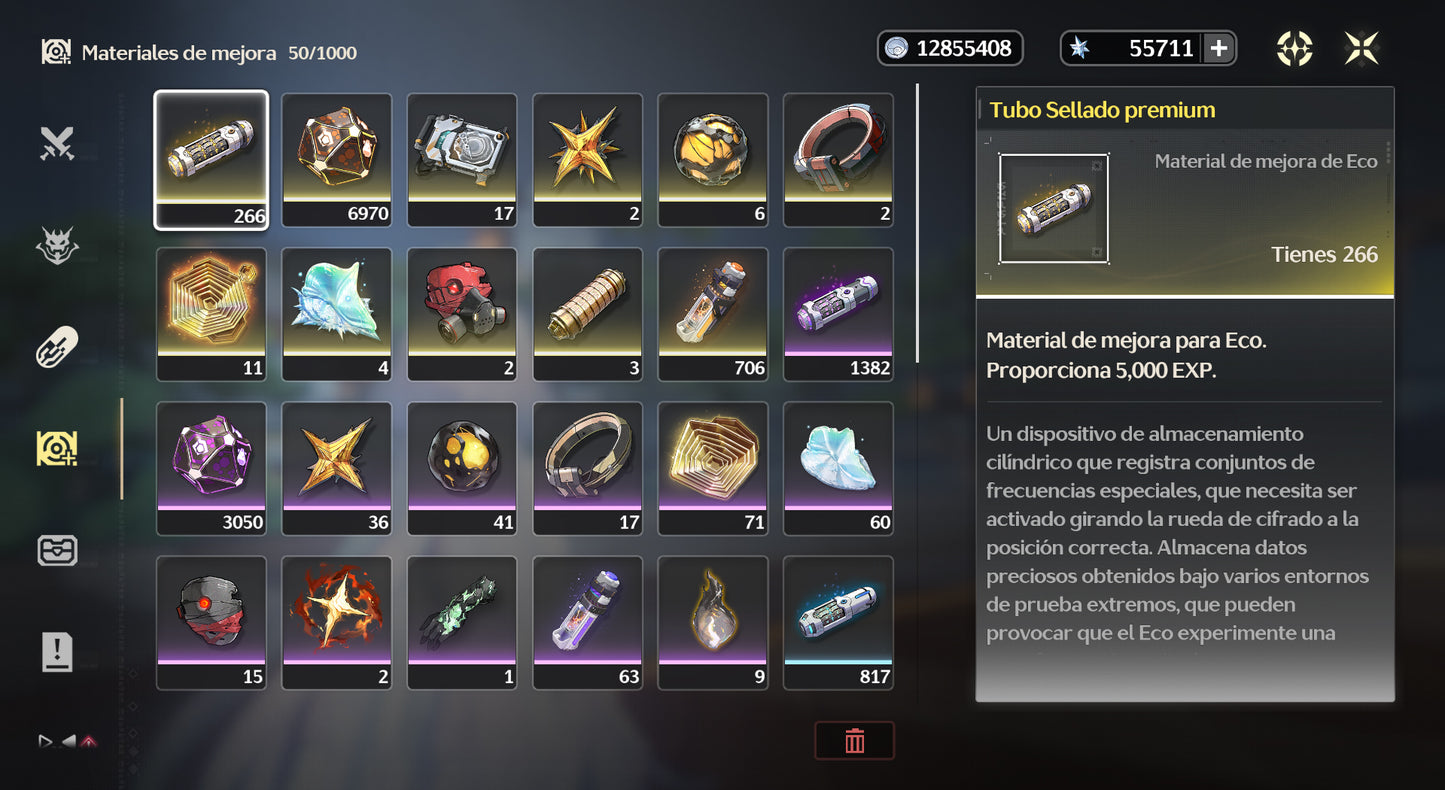Viewport: 1445px width, 790px height.
Task: Select the Echo monster-head icon in the sidebar
Action: click(57, 245)
